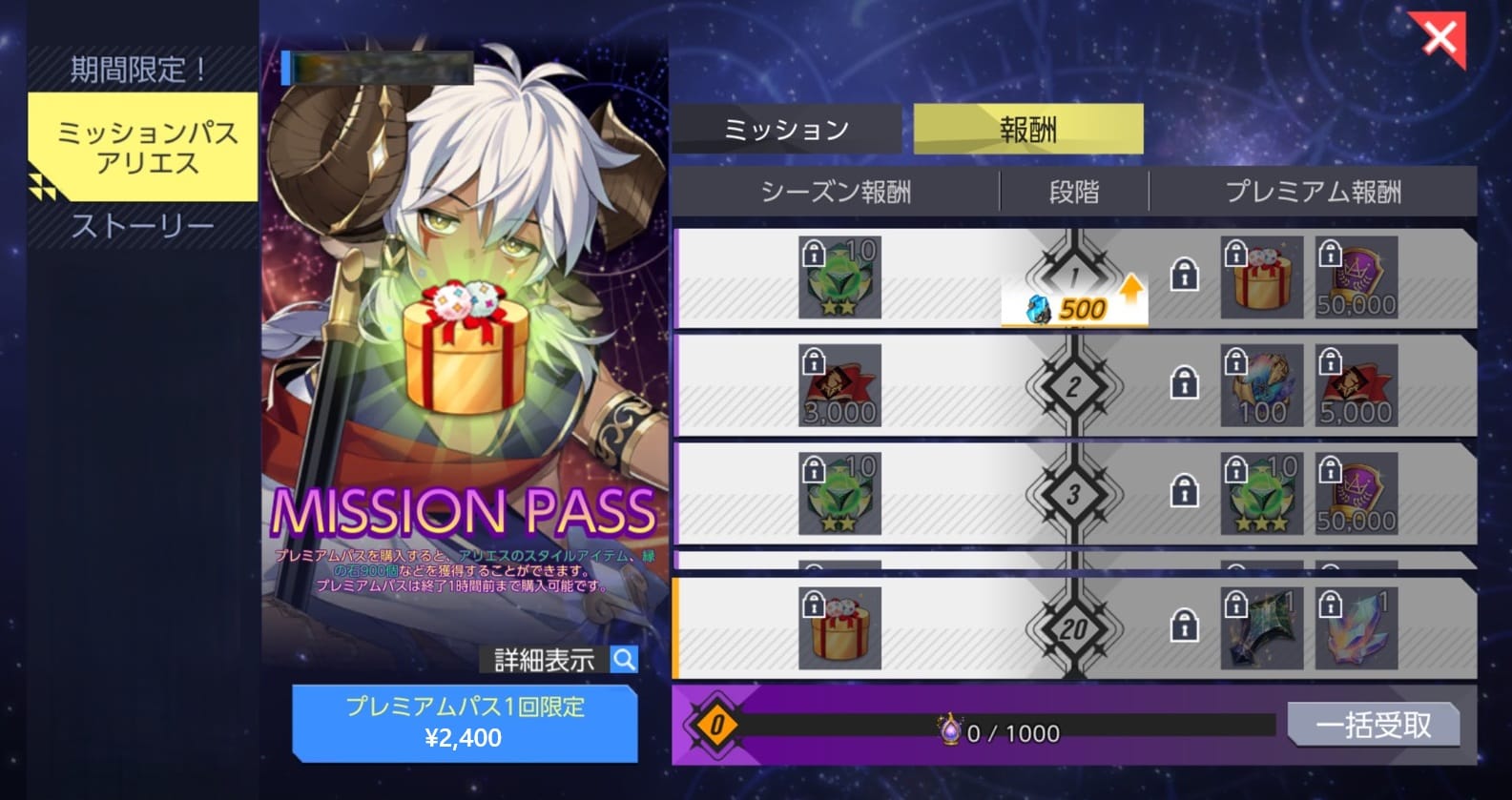1512x800 pixels.
Task: Select stage 20 premium dark weapon reward
Action: 1261,627
